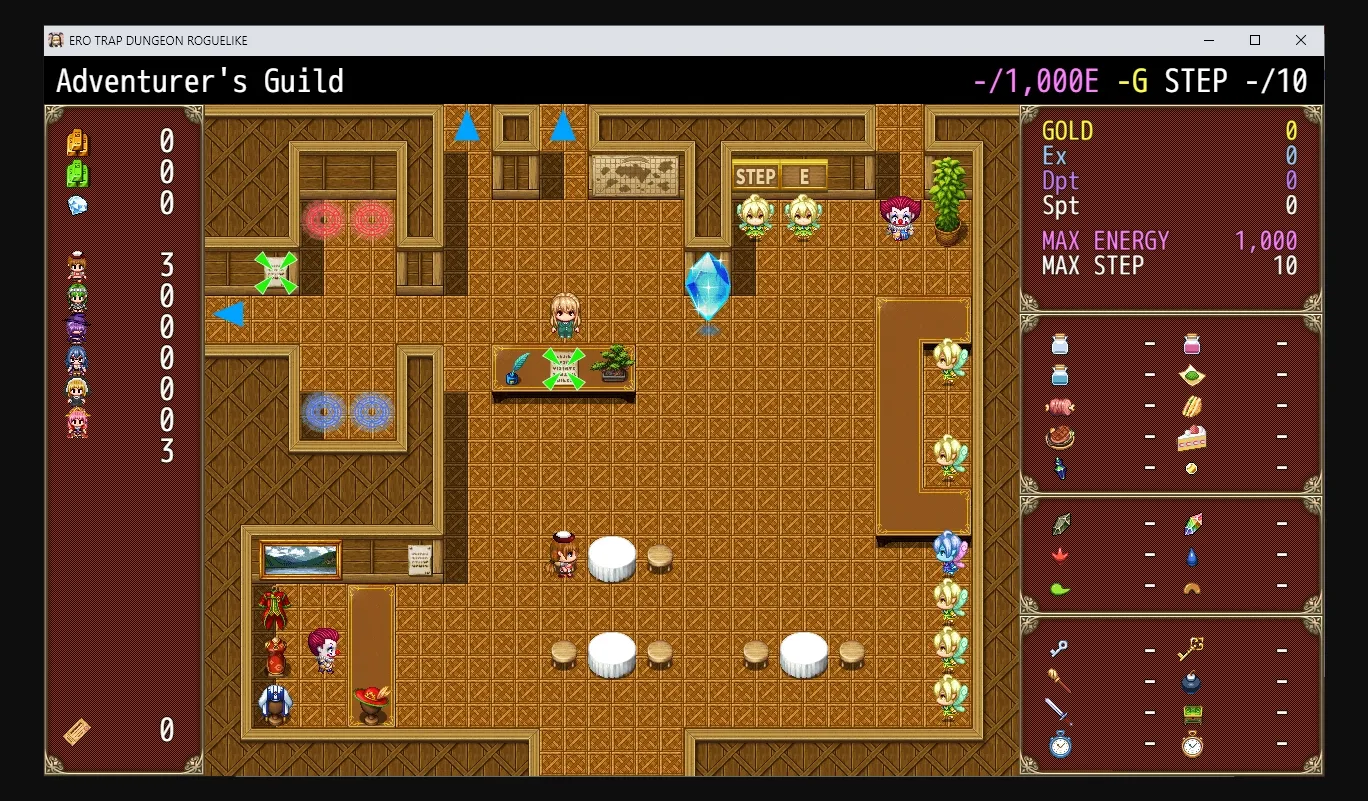Click the gold pocket watch icon

[x=1192, y=745]
